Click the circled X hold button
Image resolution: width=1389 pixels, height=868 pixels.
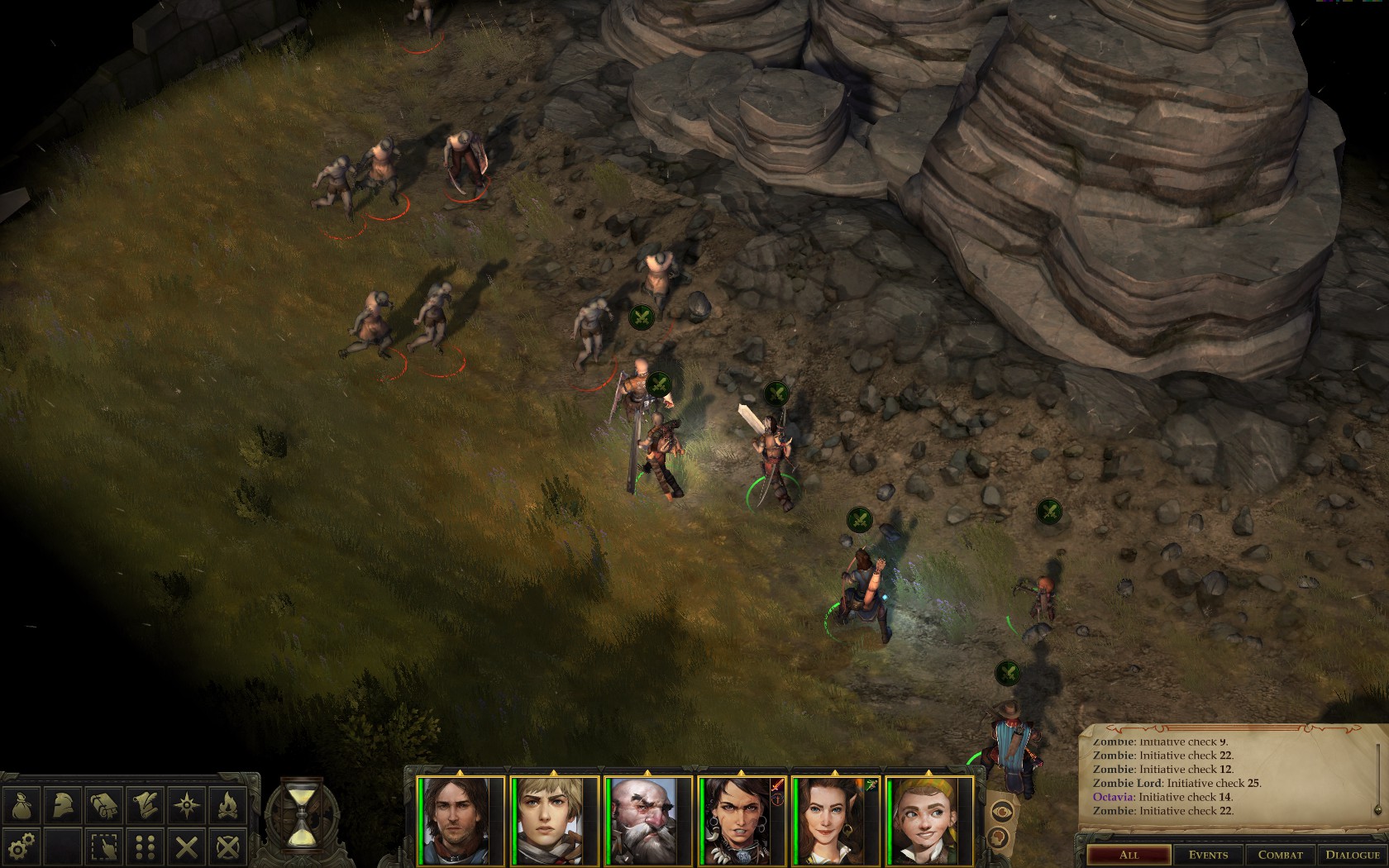pos(228,846)
